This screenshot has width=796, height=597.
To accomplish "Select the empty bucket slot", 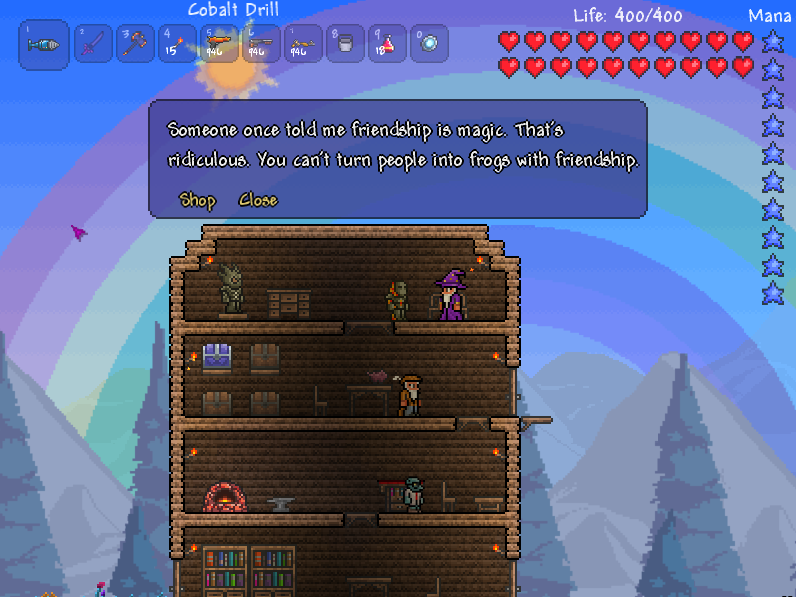I will (345, 44).
